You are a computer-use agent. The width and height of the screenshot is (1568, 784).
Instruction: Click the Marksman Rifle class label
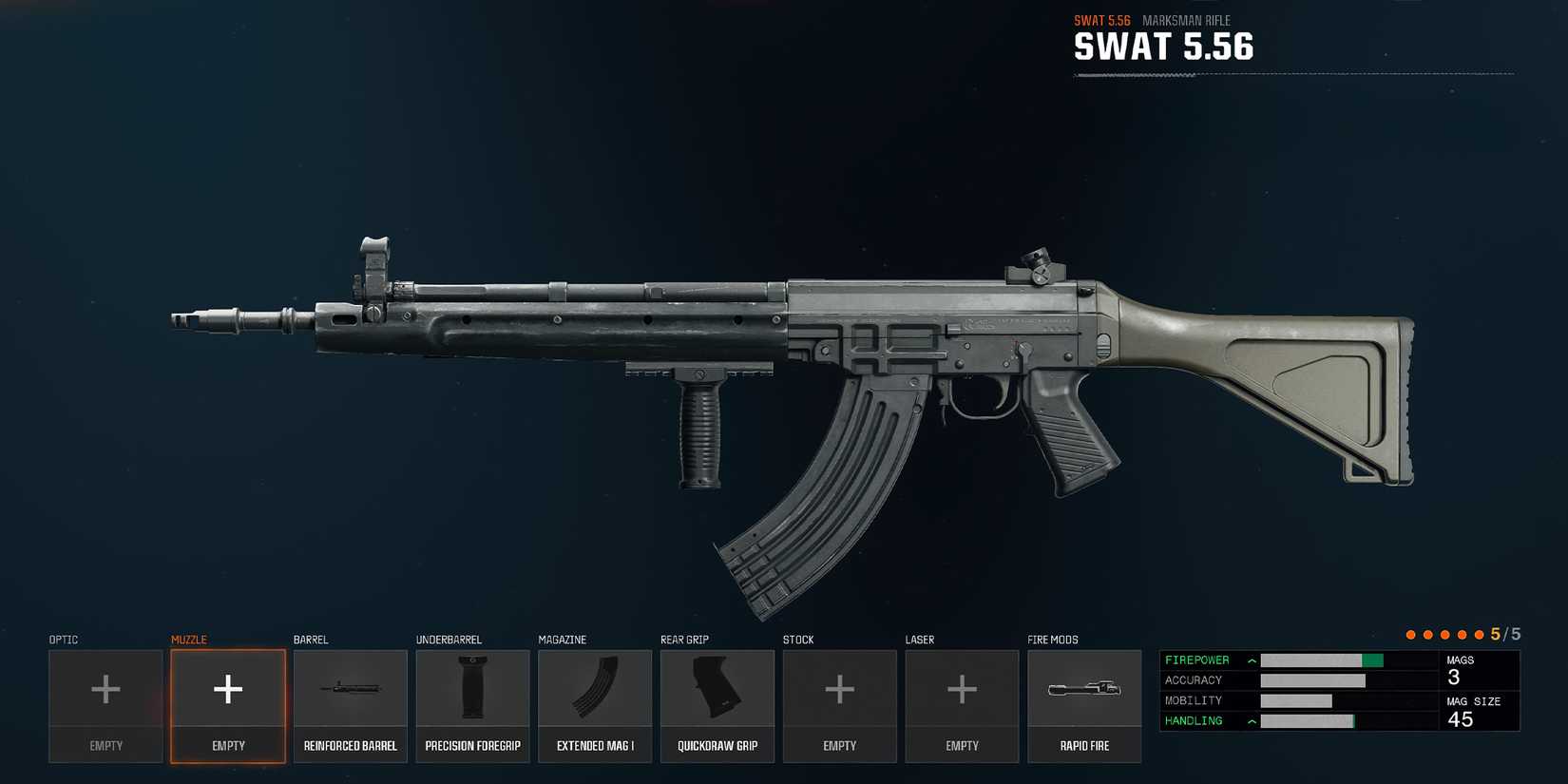[x=1186, y=20]
